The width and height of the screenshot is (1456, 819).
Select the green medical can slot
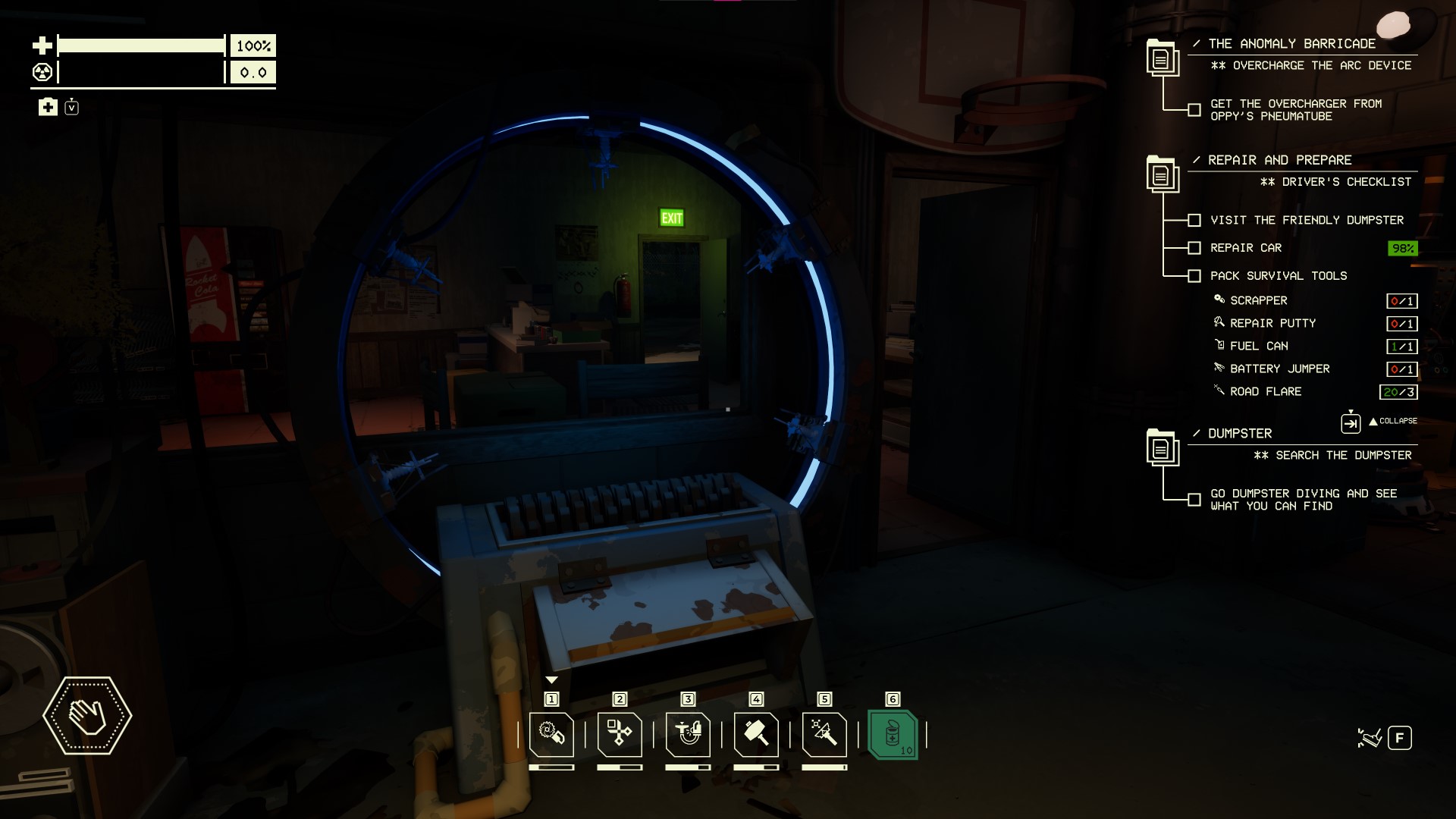click(x=893, y=734)
